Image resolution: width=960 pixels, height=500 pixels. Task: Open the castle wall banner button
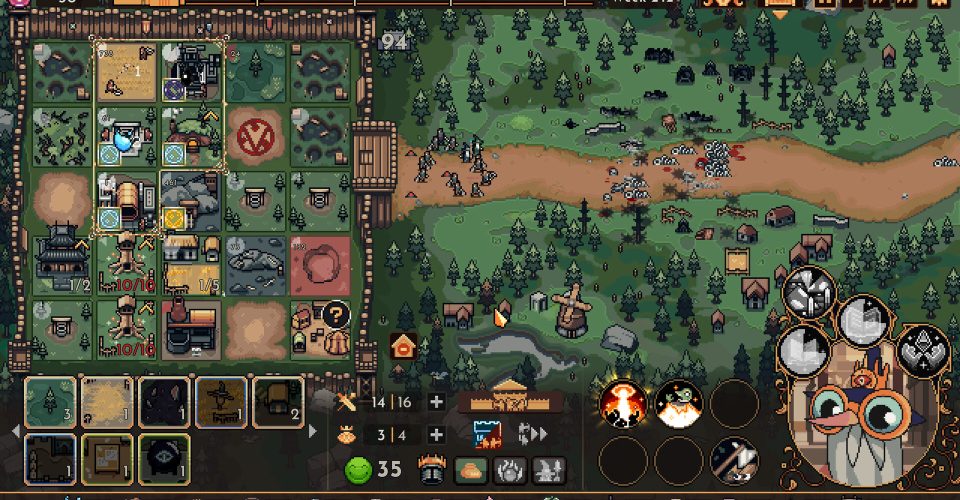508,402
